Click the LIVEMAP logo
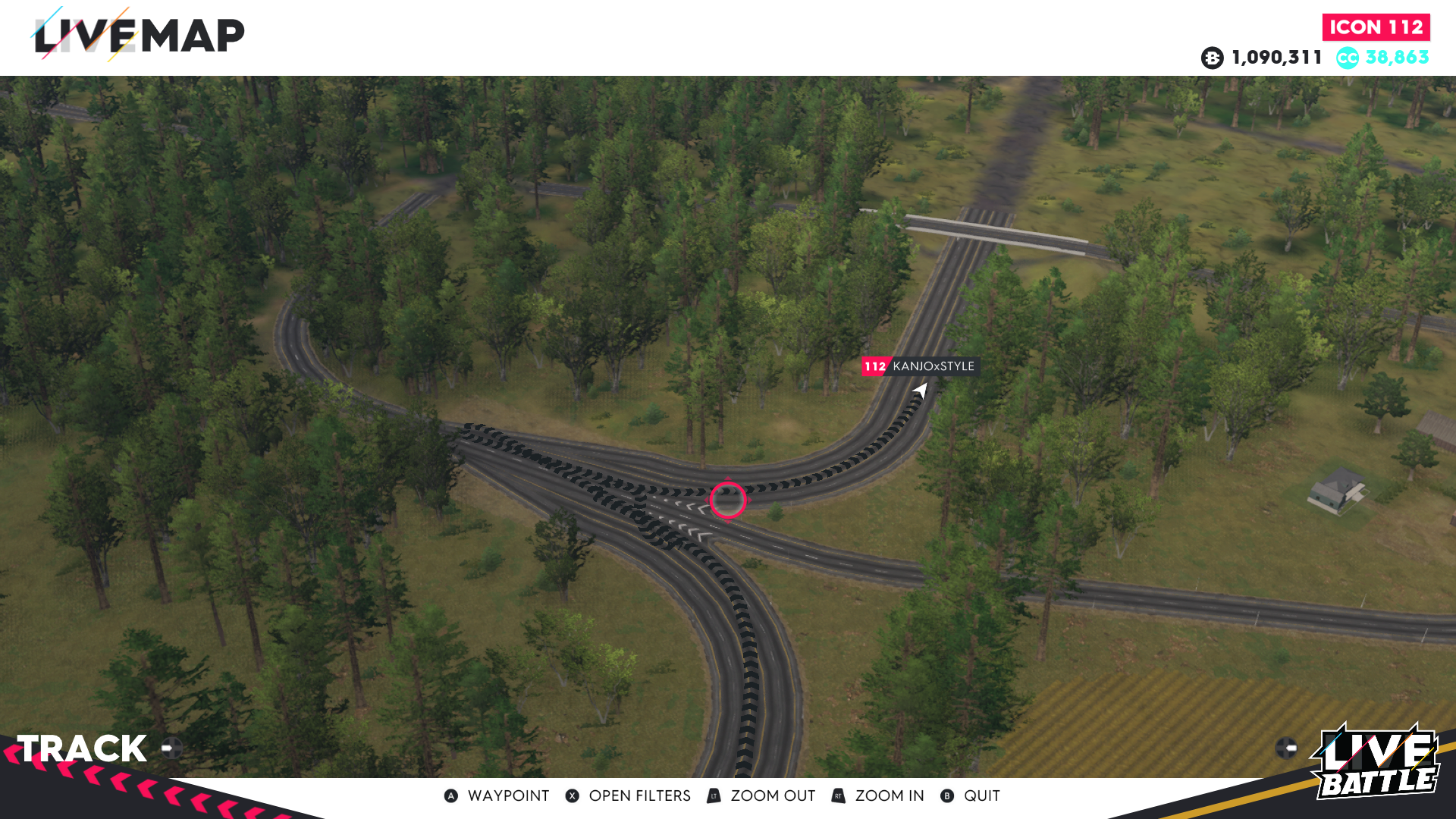This screenshot has width=1456, height=819. click(140, 33)
